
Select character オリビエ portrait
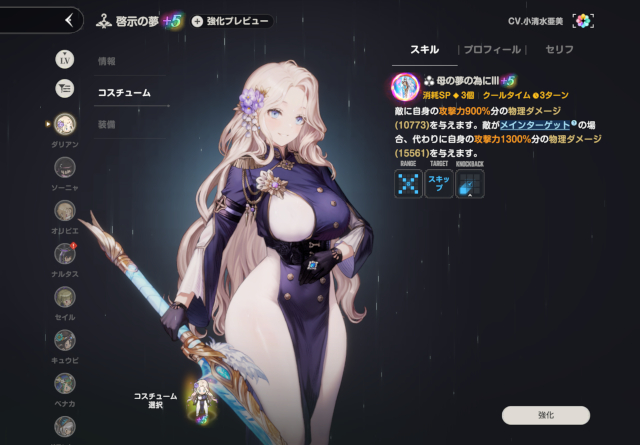point(64,211)
